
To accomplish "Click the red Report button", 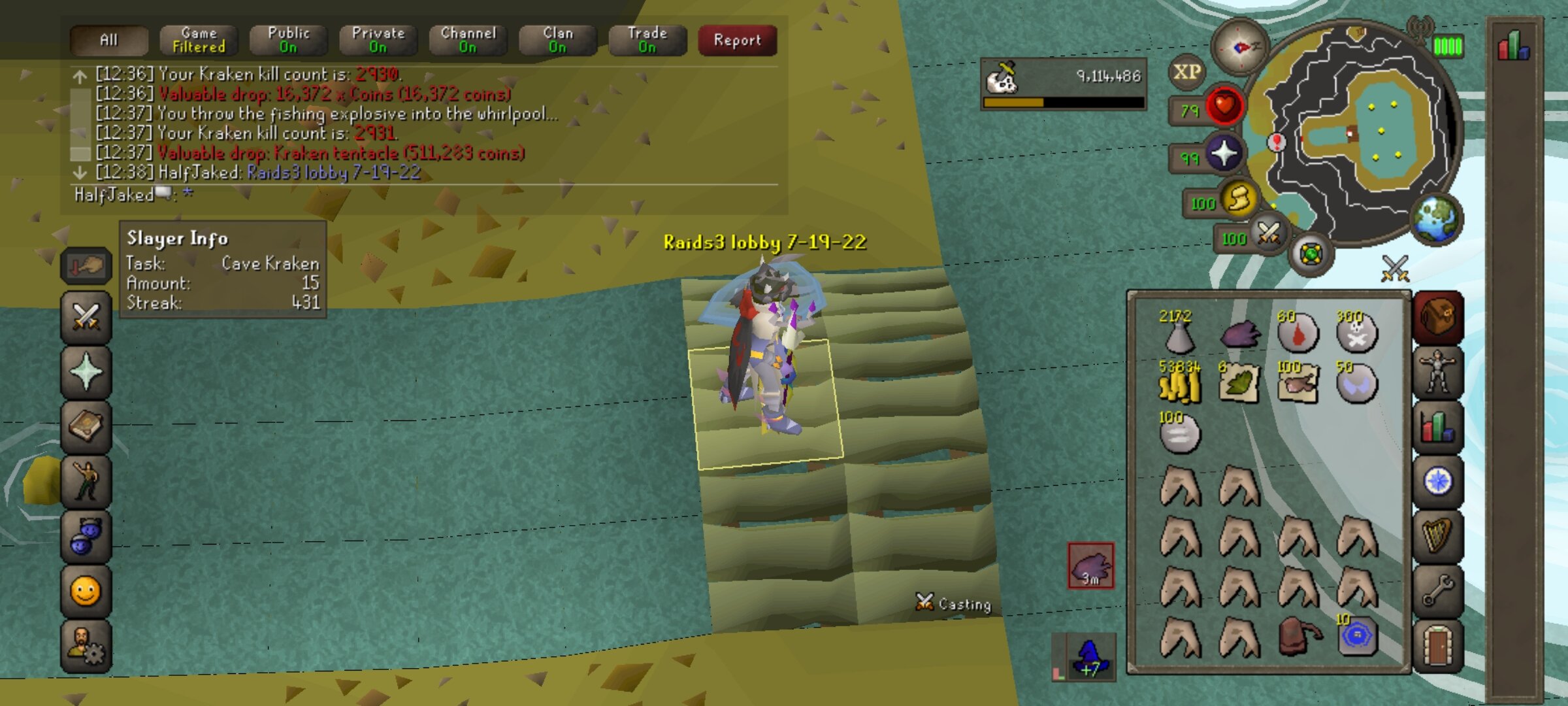I will (737, 41).
